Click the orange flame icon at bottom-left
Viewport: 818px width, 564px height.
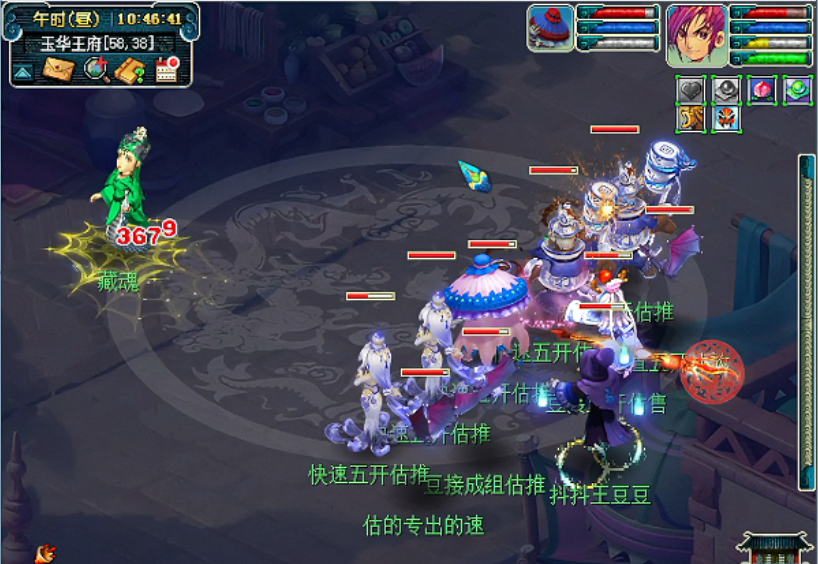pos(45,552)
